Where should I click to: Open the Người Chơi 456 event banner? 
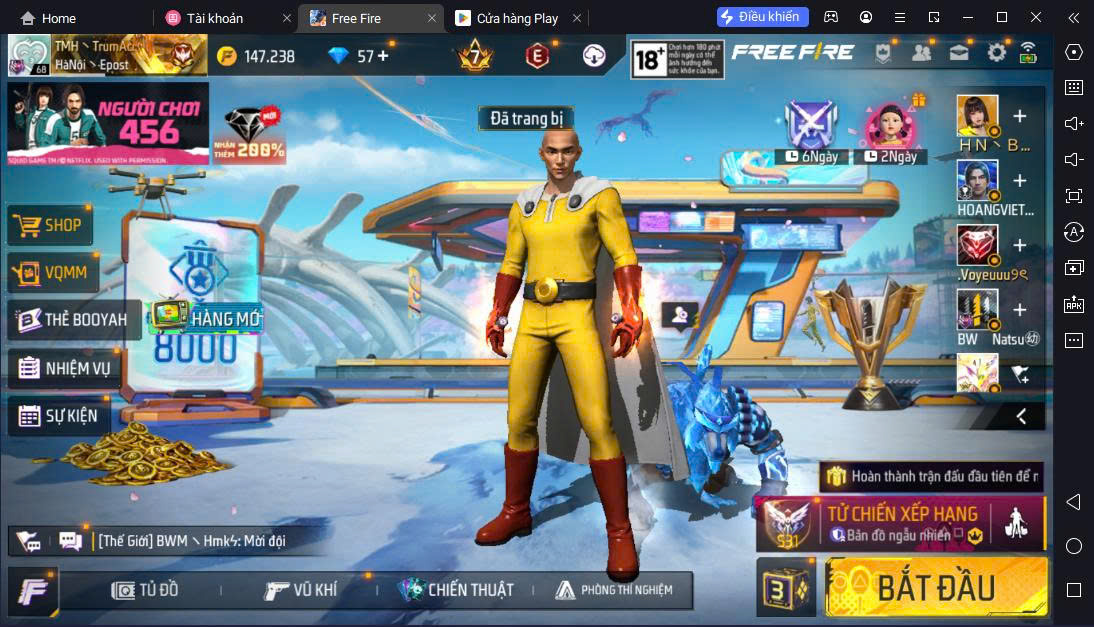click(x=107, y=123)
